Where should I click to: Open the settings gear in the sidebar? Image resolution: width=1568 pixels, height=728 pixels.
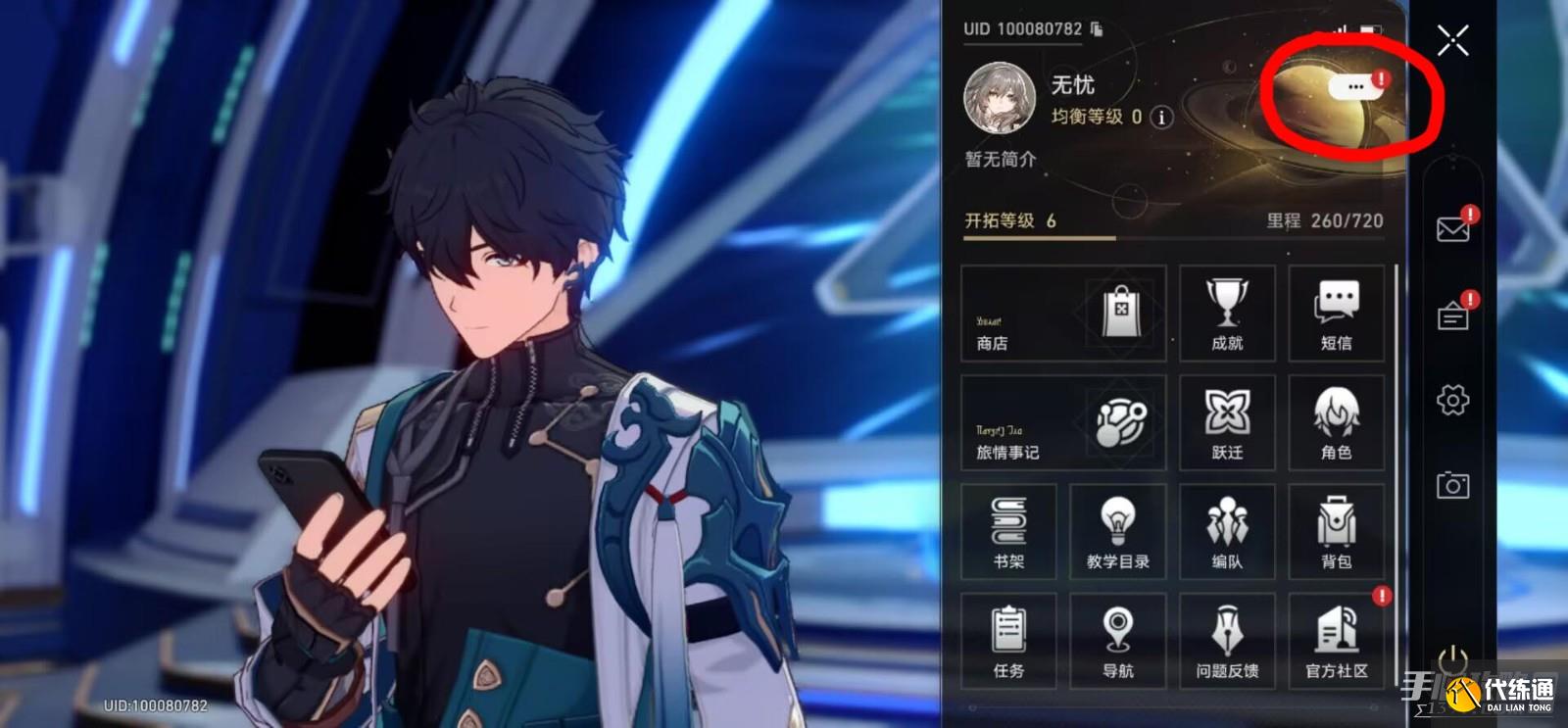[x=1454, y=400]
